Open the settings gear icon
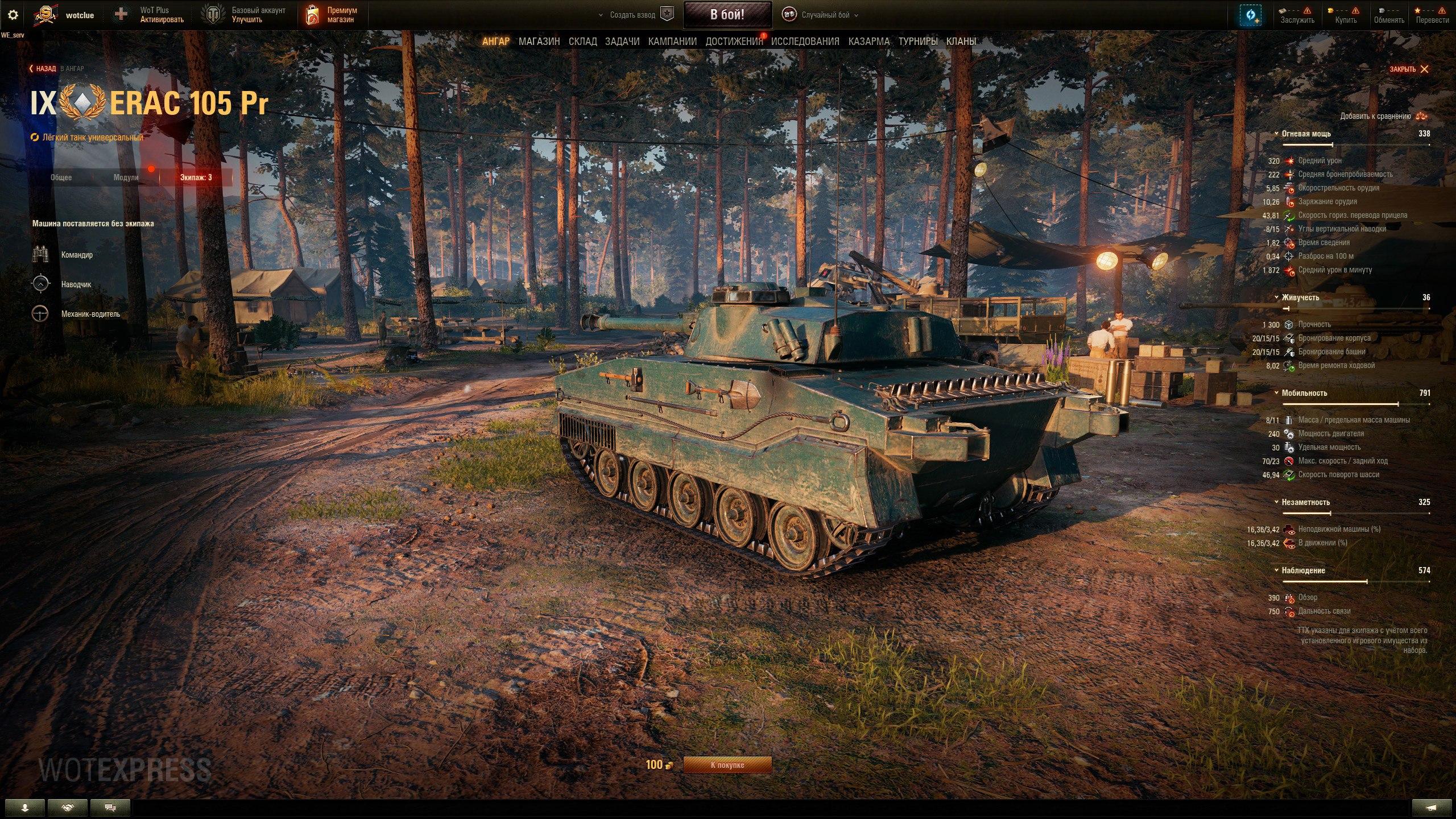This screenshot has height=819, width=1456. point(13,15)
